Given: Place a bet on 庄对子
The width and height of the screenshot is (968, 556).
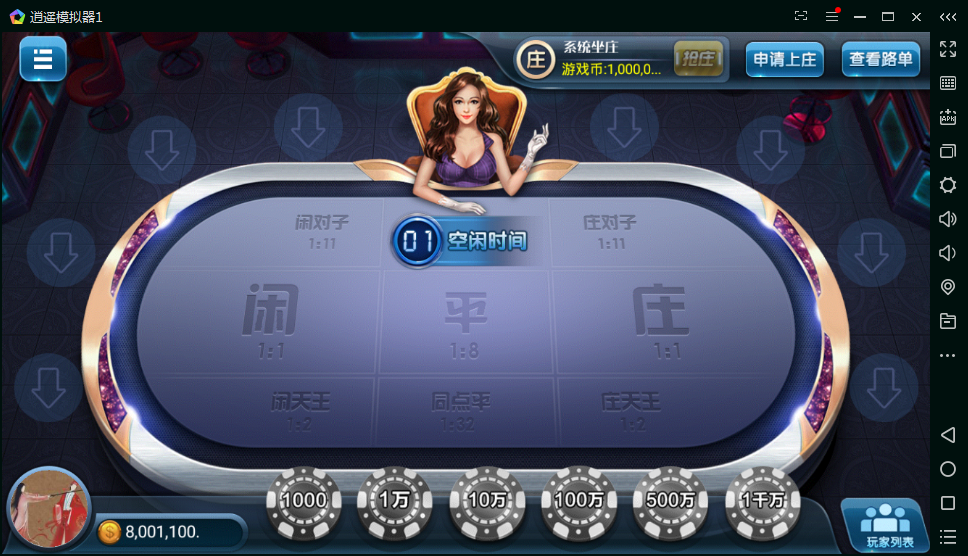Looking at the screenshot, I should (x=609, y=230).
